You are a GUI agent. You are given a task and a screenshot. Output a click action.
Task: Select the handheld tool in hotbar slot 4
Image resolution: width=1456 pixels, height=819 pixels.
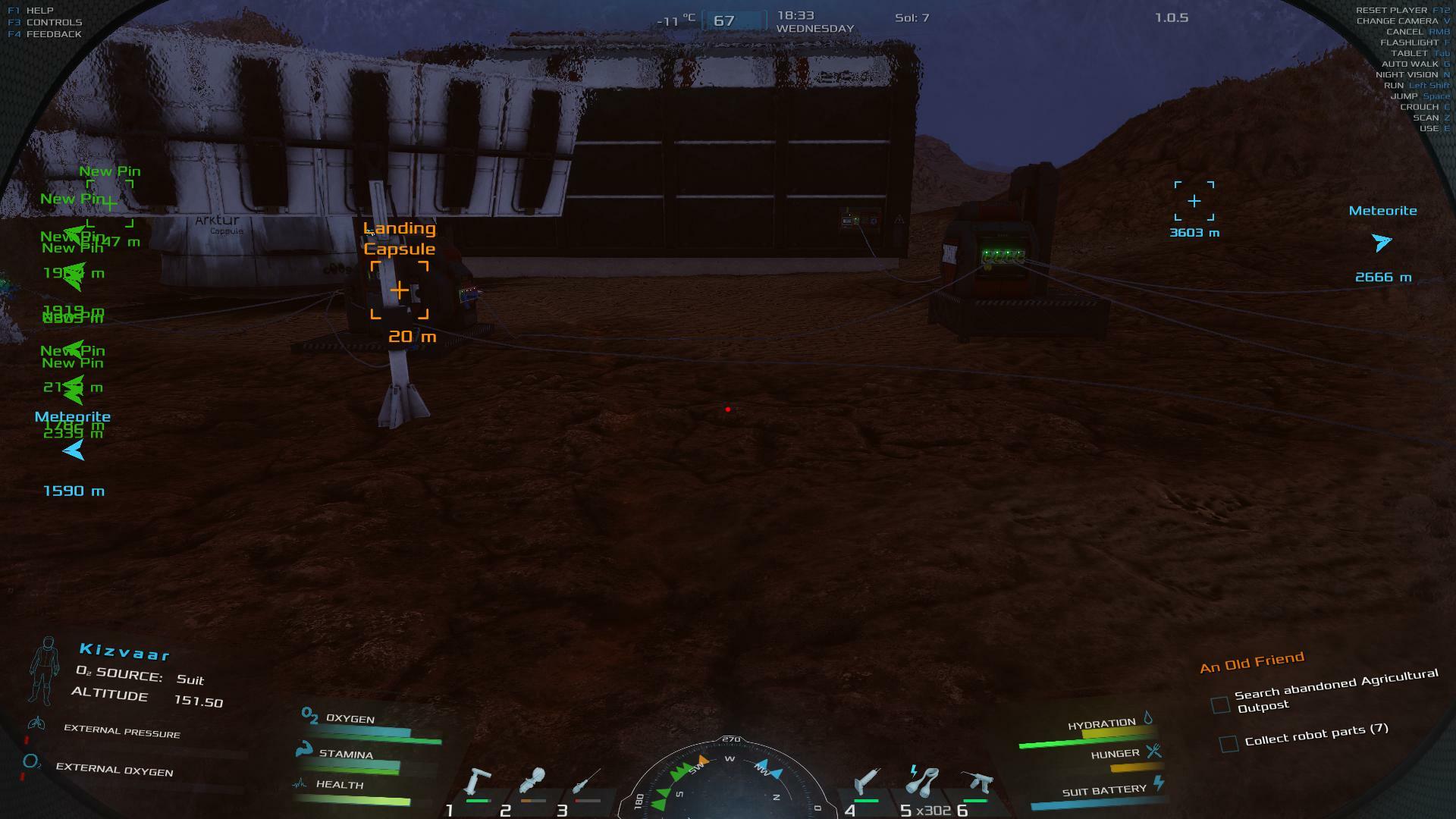pos(867,782)
